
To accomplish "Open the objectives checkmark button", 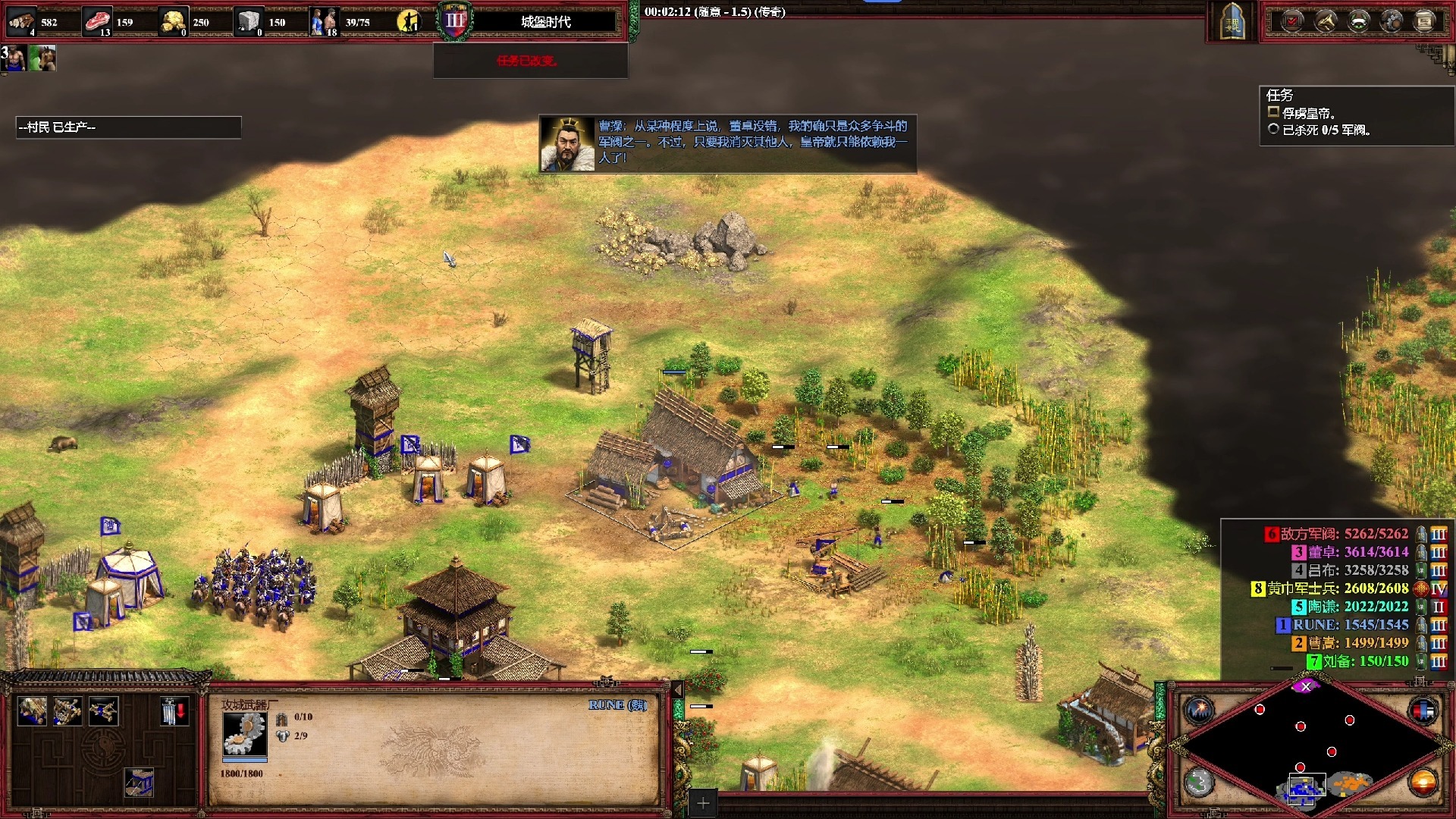I will pos(1292,21).
